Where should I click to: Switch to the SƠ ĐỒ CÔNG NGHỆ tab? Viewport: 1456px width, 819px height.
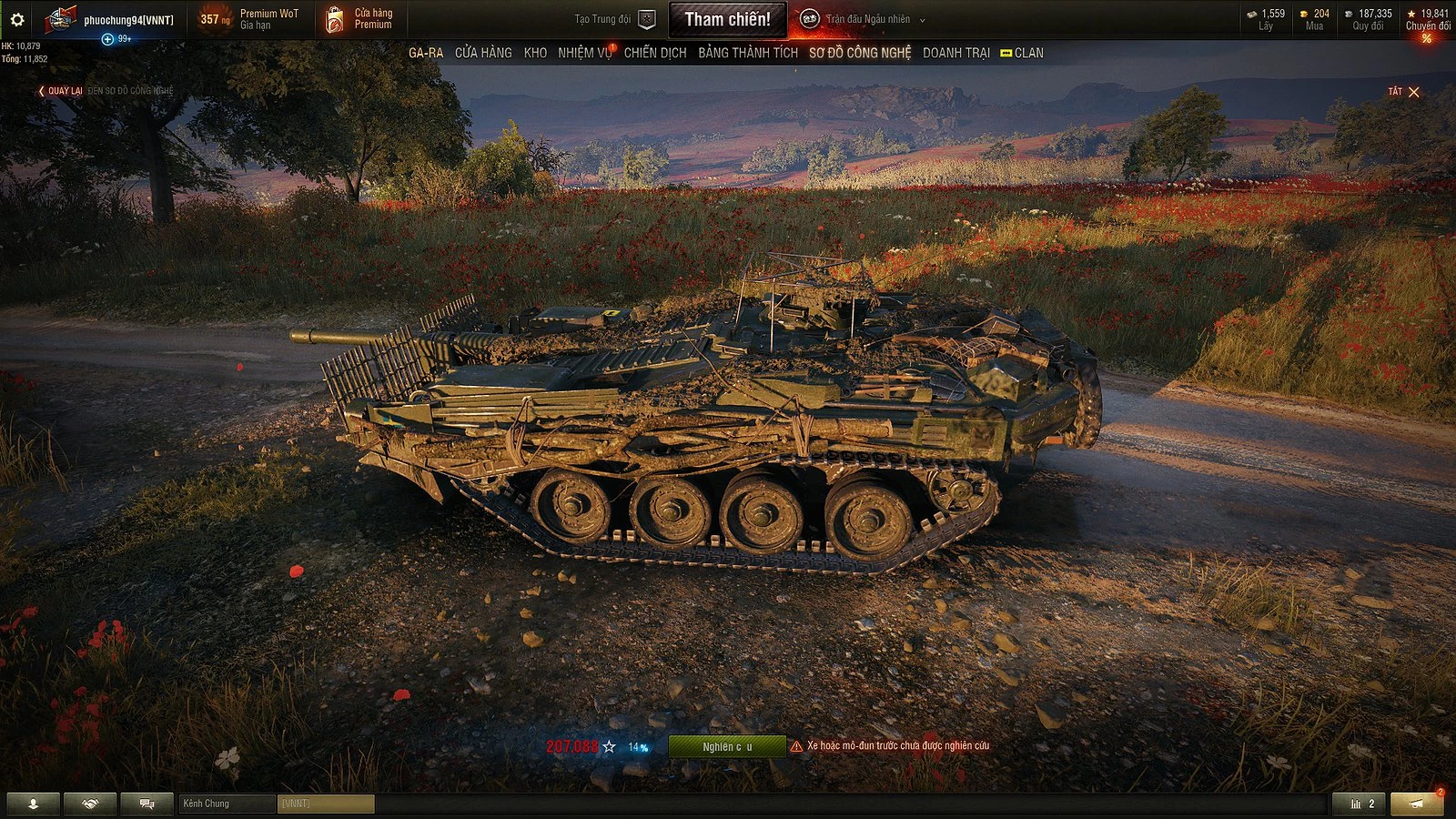pyautogui.click(x=860, y=53)
